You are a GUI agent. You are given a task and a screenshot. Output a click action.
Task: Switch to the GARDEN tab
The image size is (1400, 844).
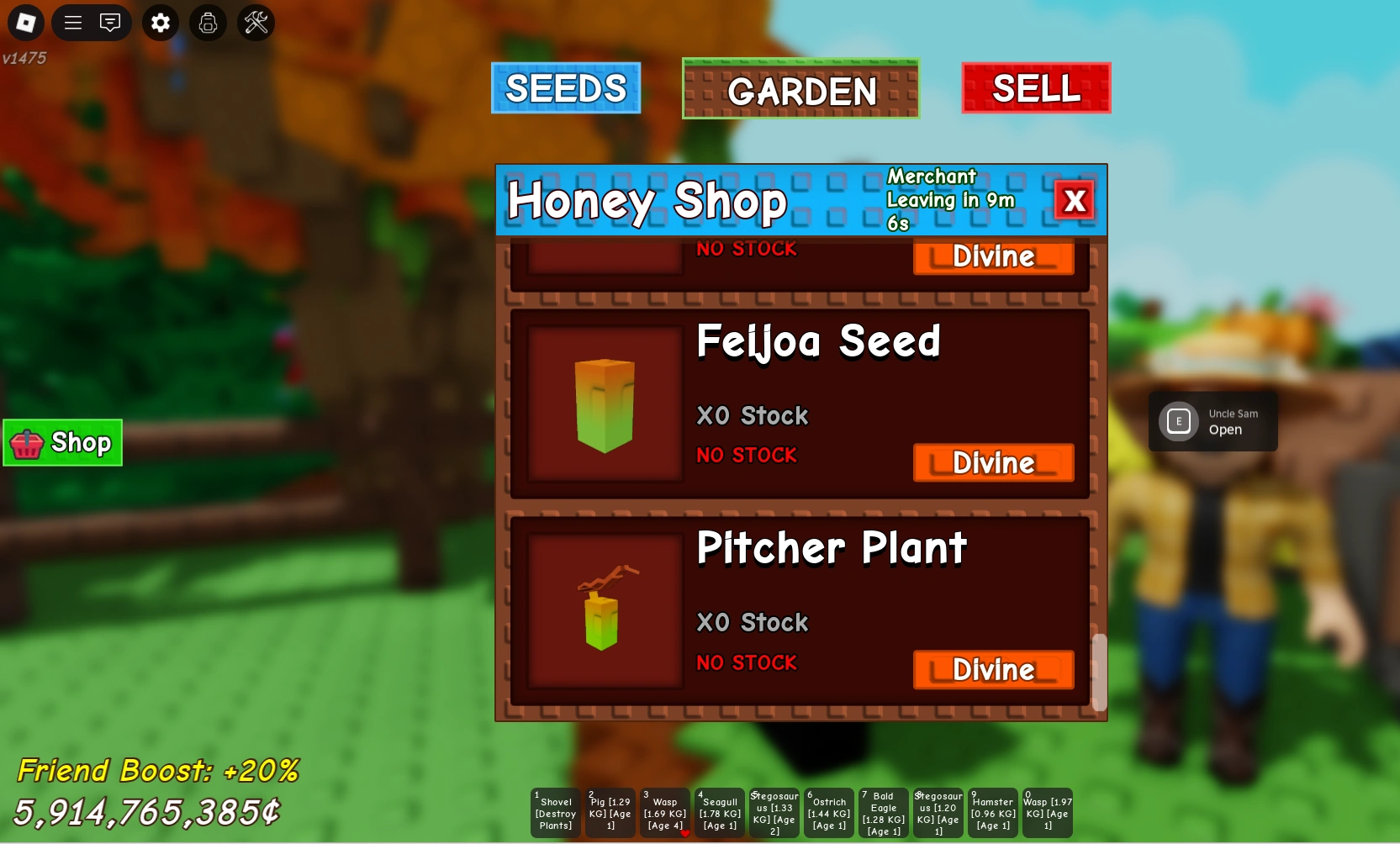pyautogui.click(x=800, y=90)
